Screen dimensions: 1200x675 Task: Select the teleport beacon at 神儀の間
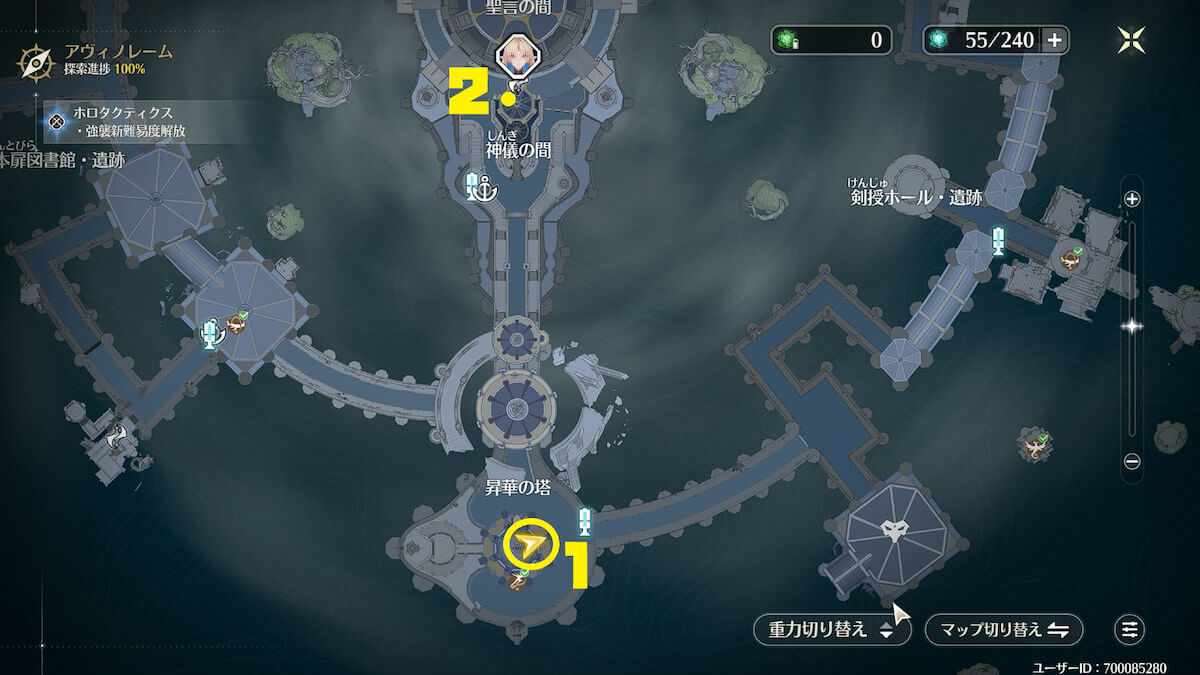475,185
